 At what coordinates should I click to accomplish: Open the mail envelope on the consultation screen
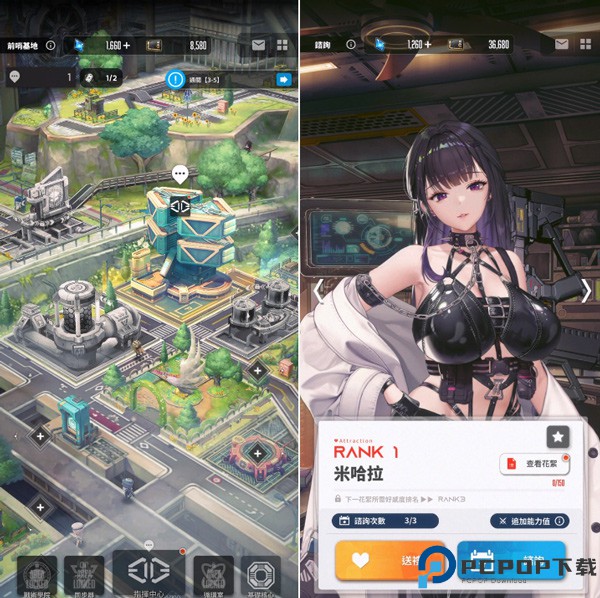563,44
